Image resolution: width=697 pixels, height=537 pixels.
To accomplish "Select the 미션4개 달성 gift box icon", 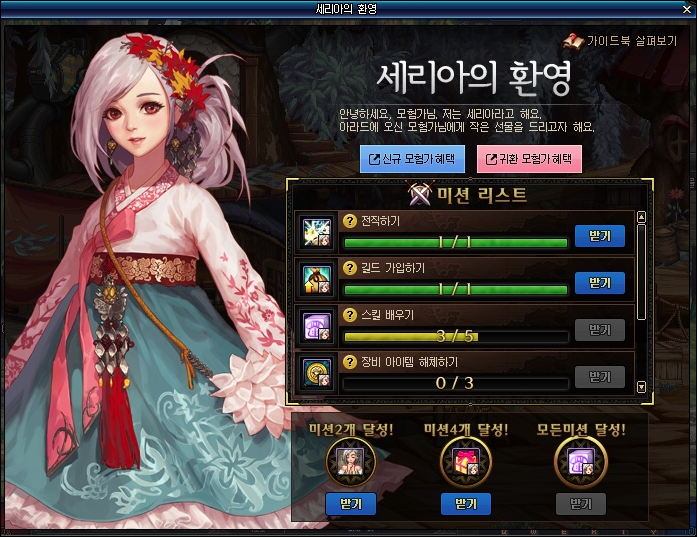I will click(466, 463).
